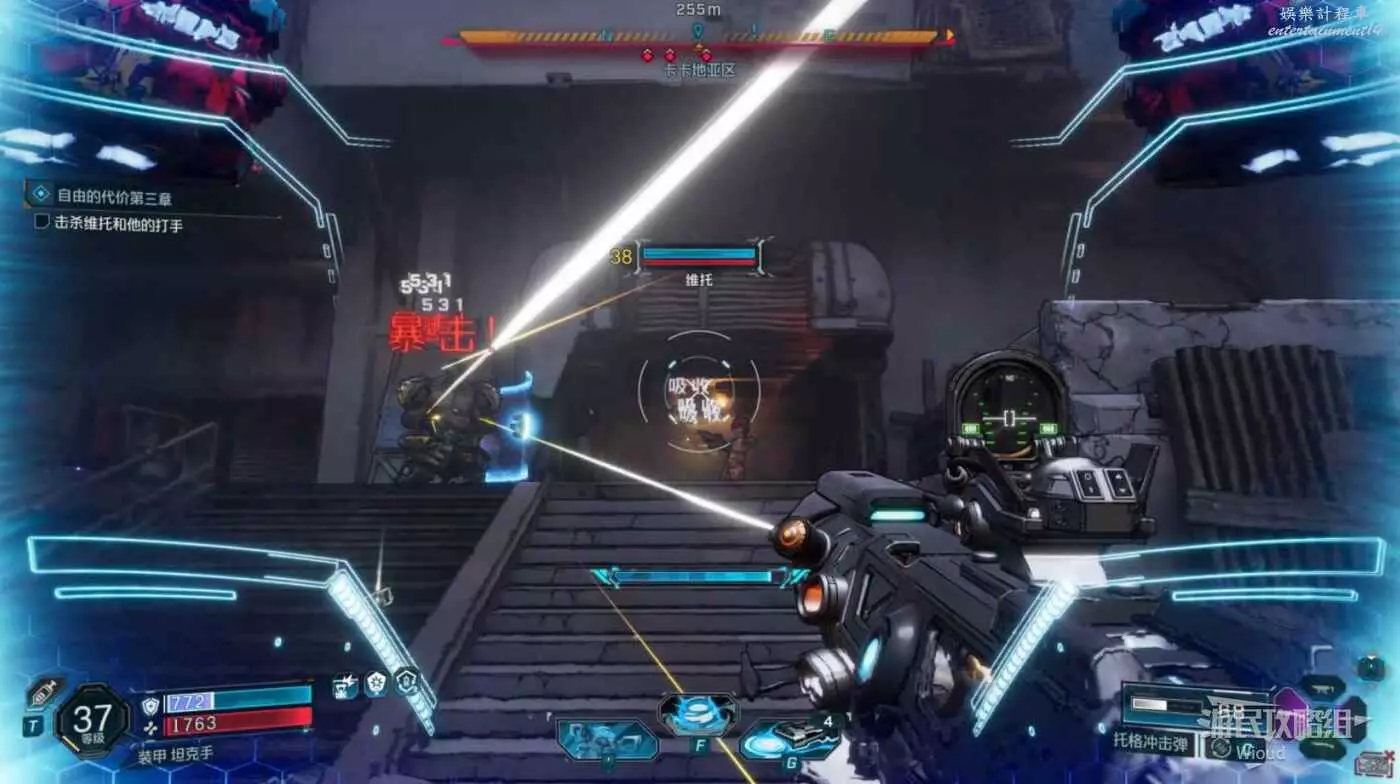This screenshot has height=784, width=1400.
Task: Click the crosshair-and-gun buff icon
Action: (x=346, y=686)
